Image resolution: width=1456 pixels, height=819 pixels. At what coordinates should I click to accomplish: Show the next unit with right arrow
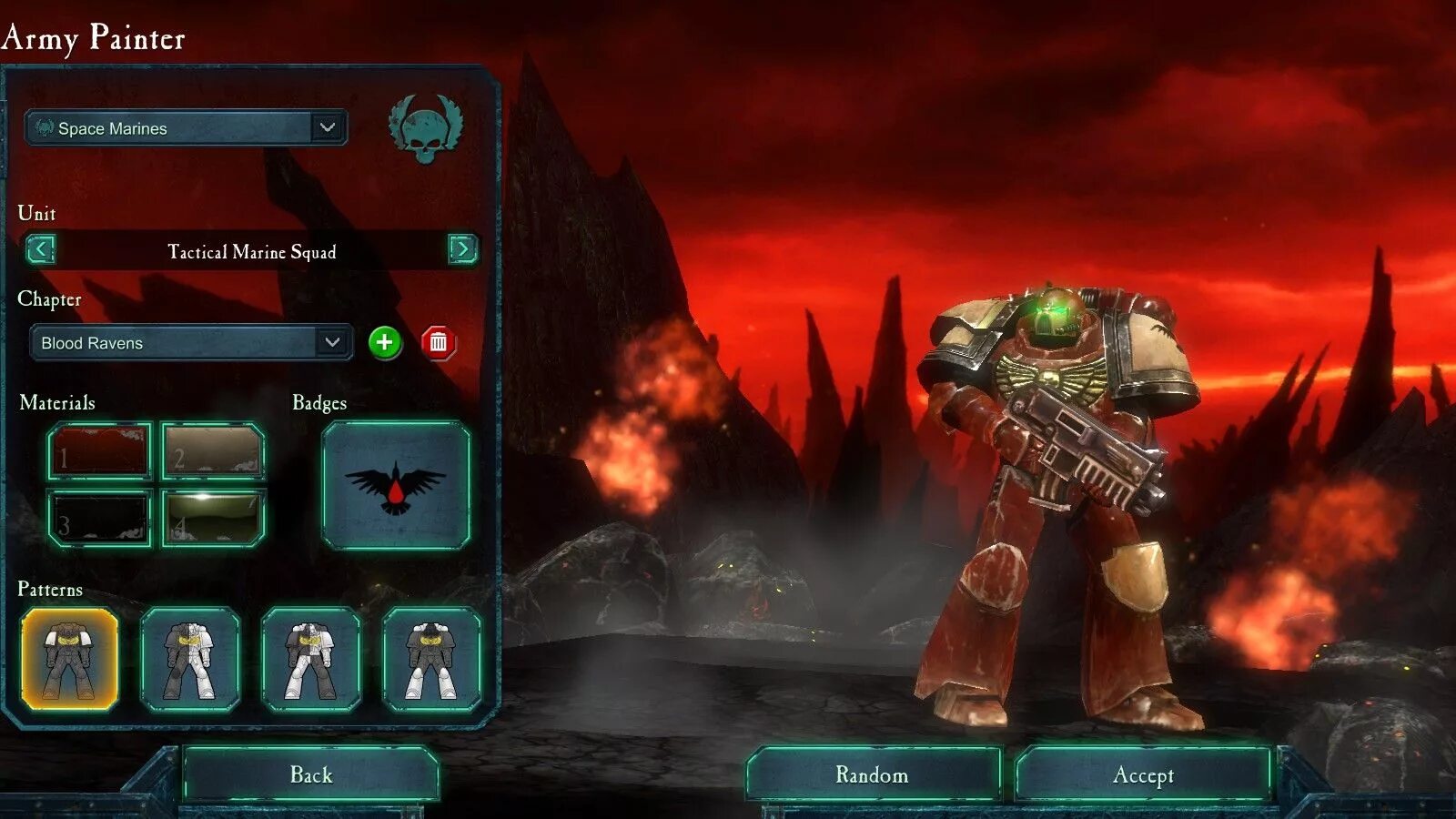pyautogui.click(x=462, y=249)
